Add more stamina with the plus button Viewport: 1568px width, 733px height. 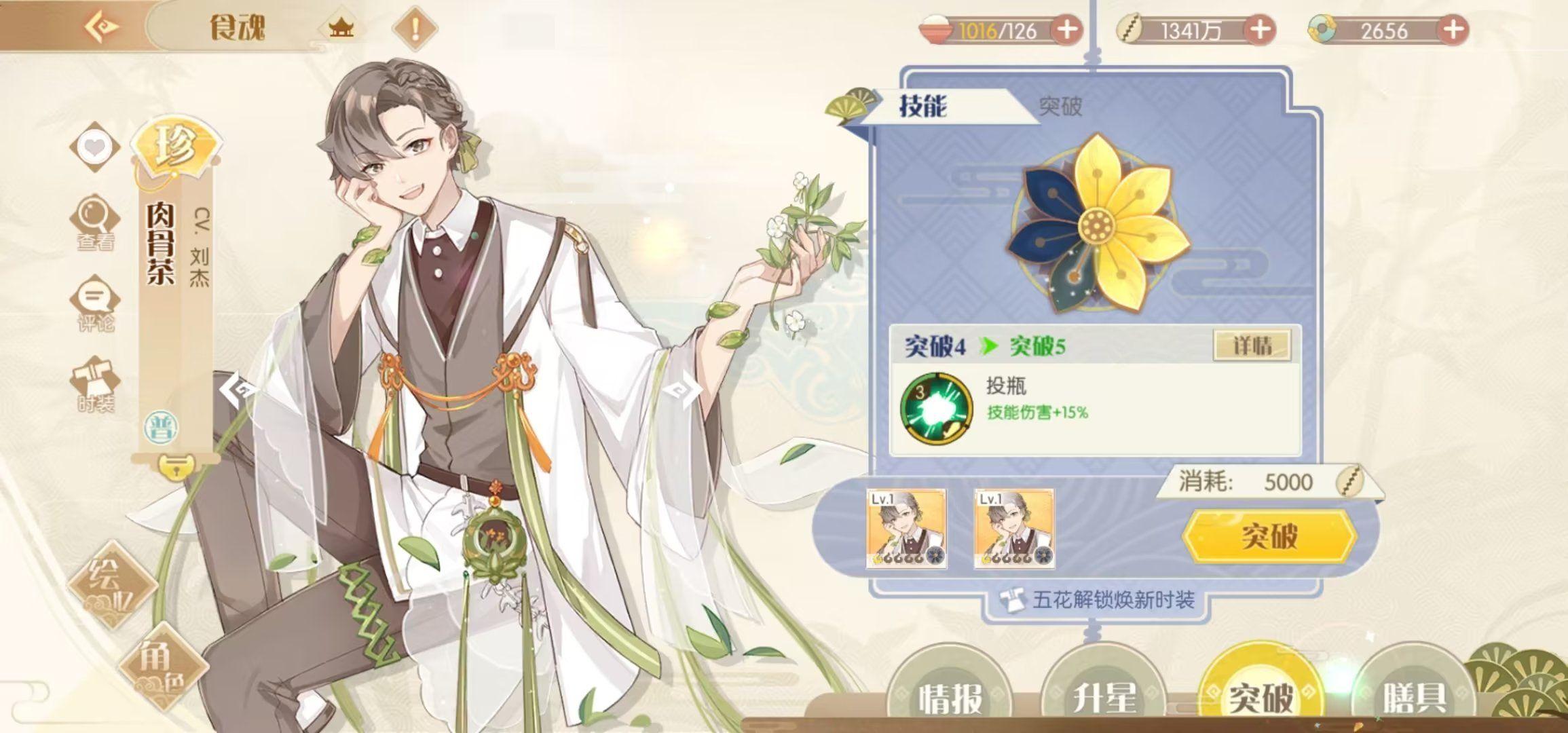[1066, 30]
